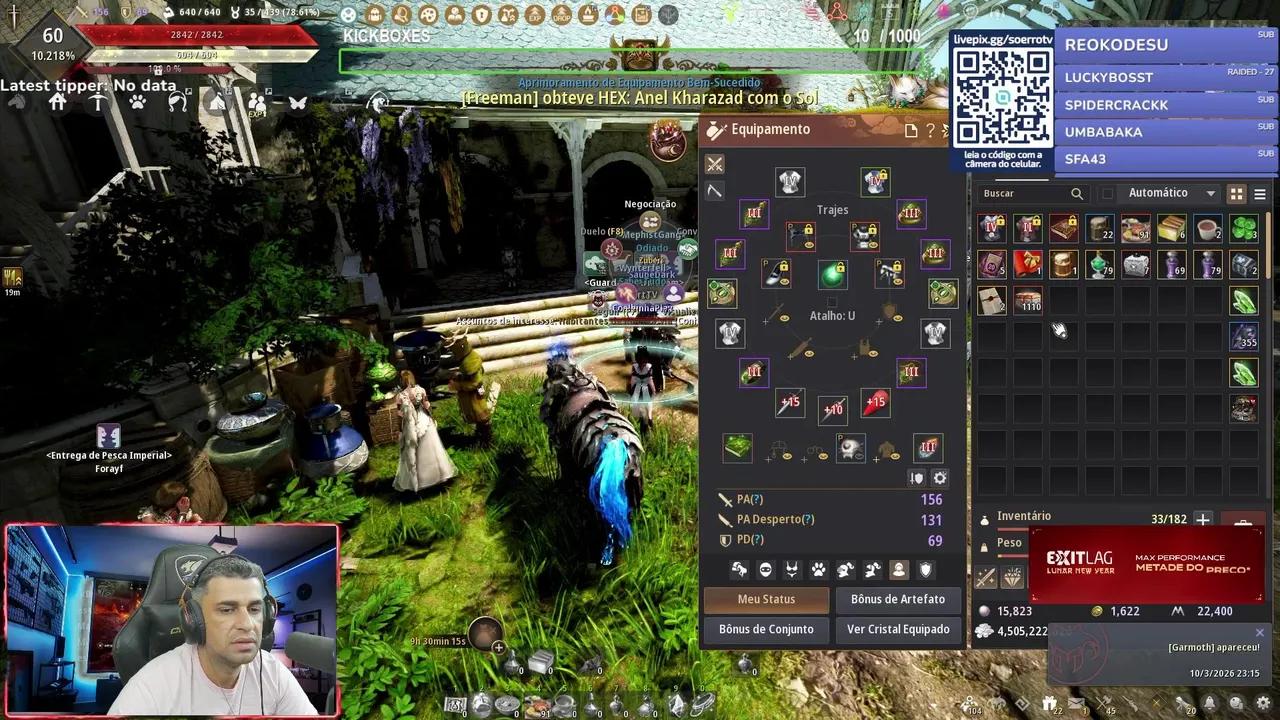1280x720 pixels.
Task: Enable the checkbox next to Automático sorting
Action: coord(1108,192)
